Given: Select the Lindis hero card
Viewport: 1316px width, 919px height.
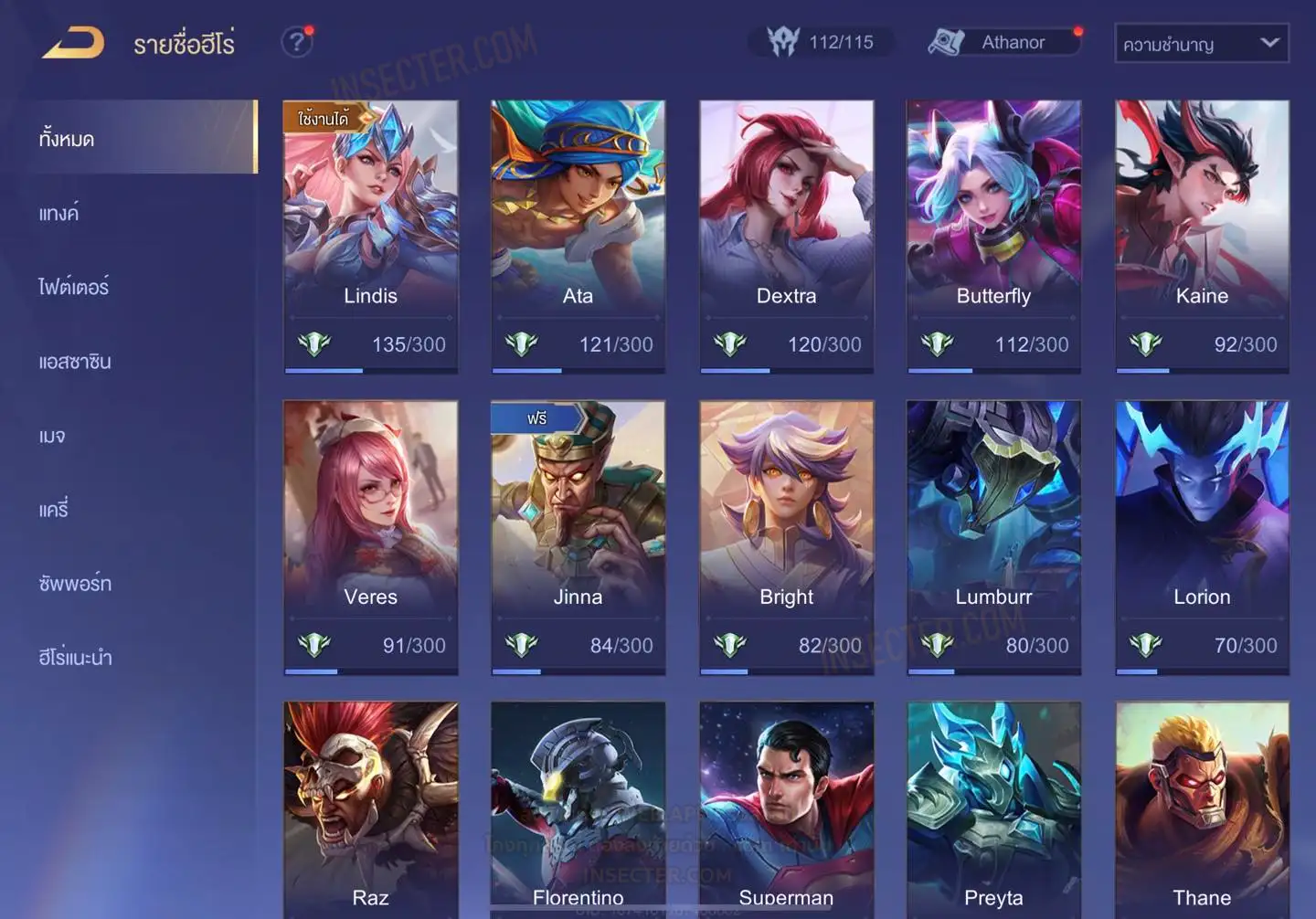Looking at the screenshot, I should 370,235.
